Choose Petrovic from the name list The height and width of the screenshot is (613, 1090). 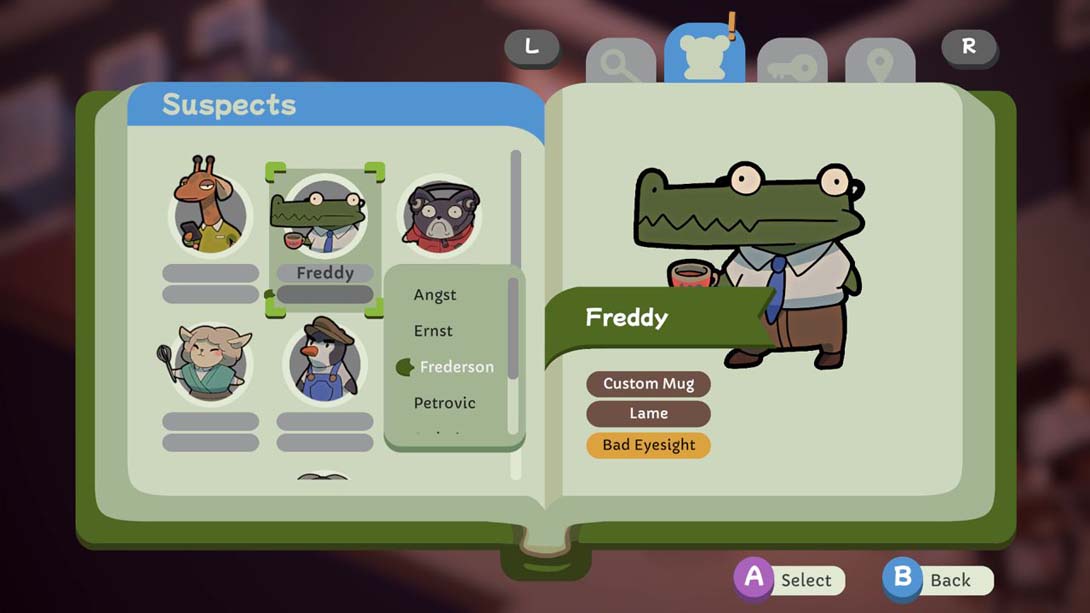(x=445, y=403)
